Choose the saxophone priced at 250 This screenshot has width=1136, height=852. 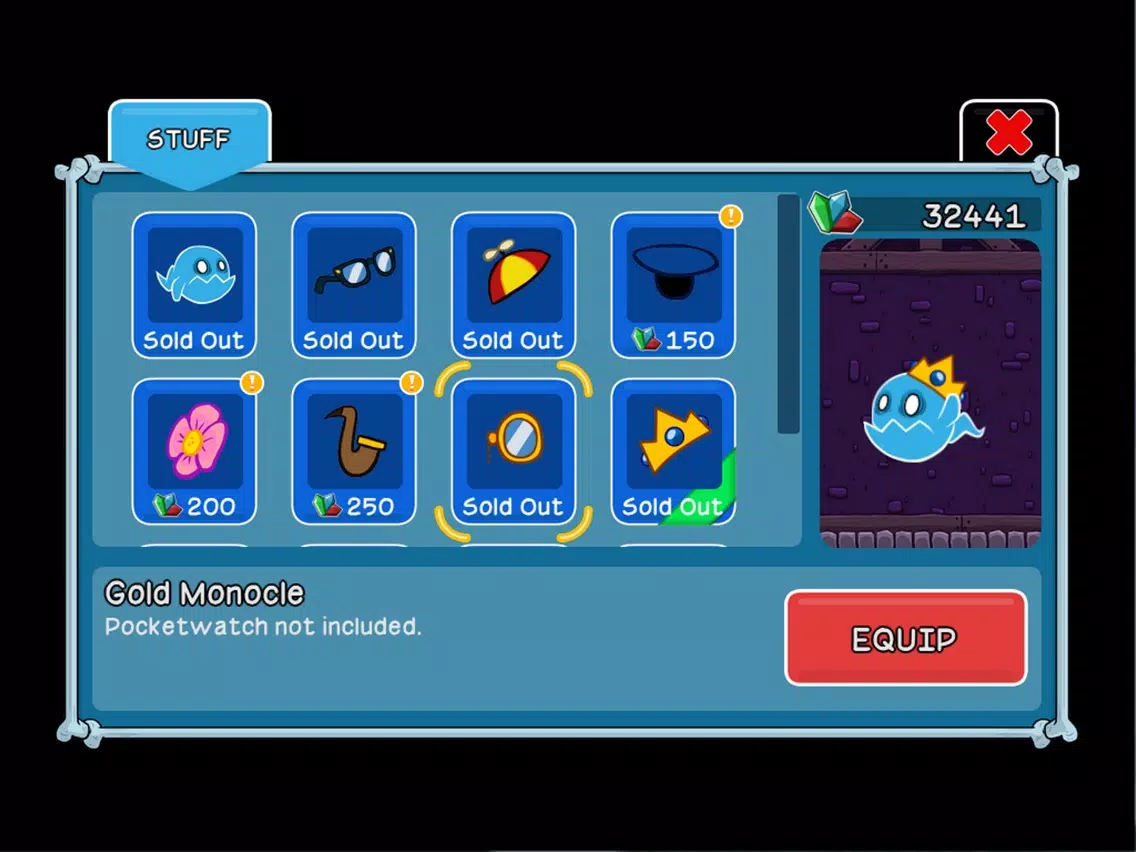pos(354,451)
